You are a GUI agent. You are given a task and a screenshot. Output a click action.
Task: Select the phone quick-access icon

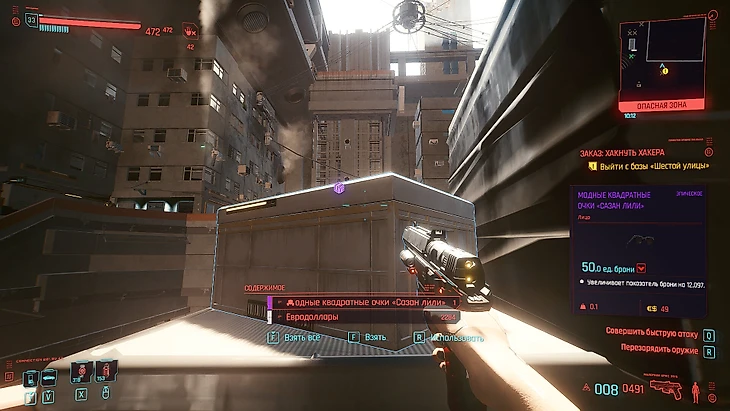30,377
